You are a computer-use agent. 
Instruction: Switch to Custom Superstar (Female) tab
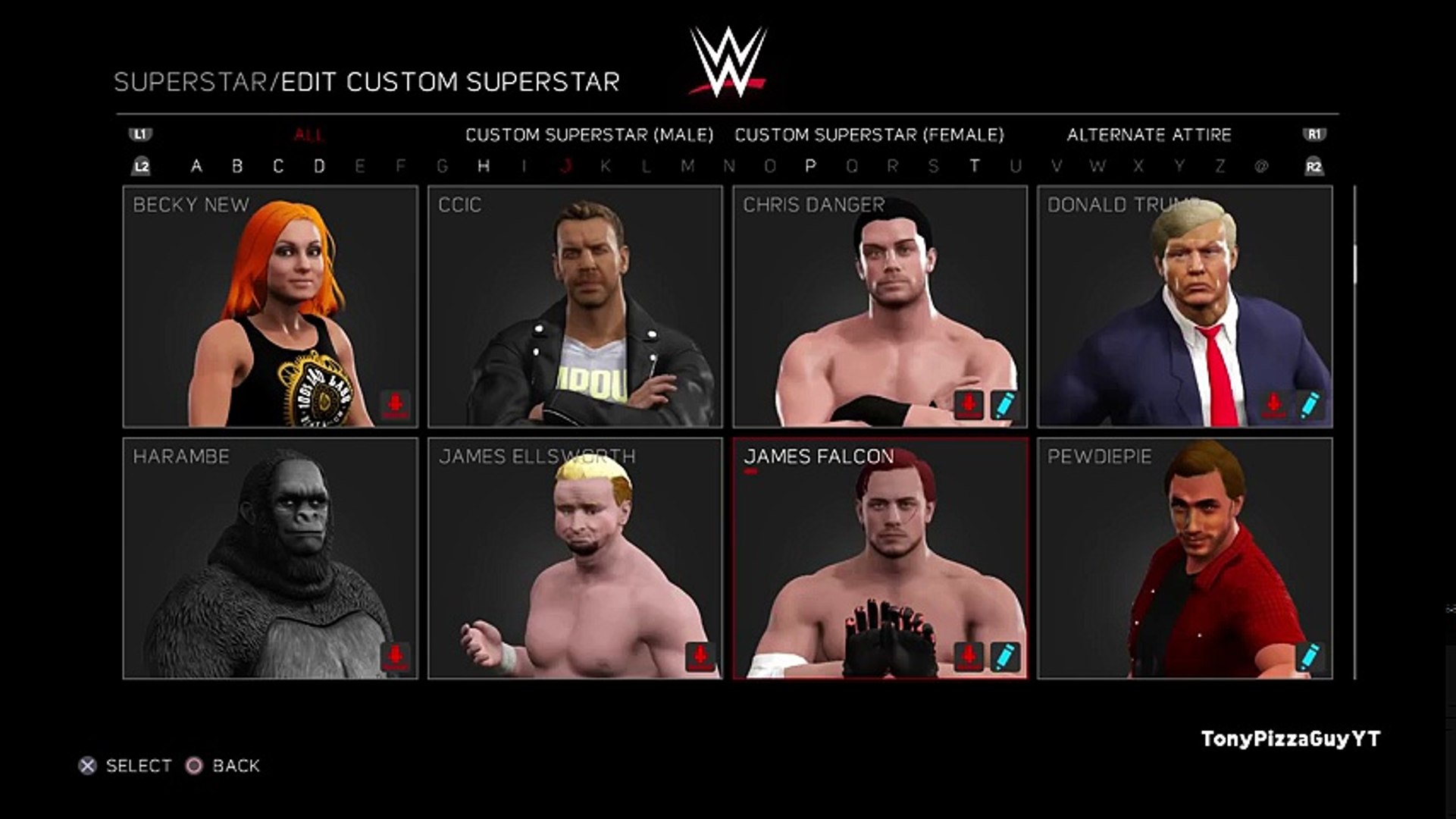pyautogui.click(x=869, y=135)
